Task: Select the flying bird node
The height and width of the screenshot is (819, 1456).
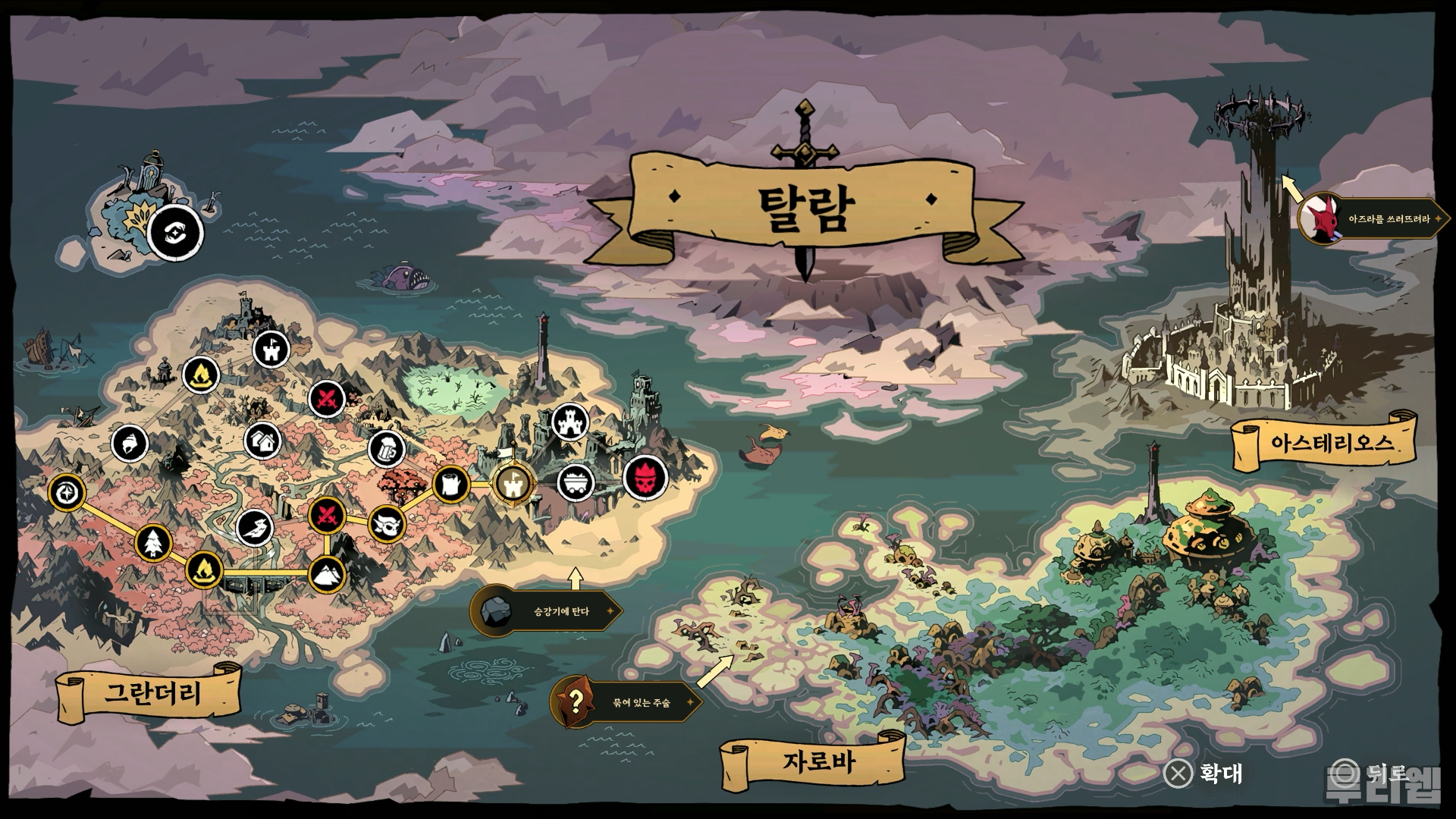Action: (x=256, y=528)
